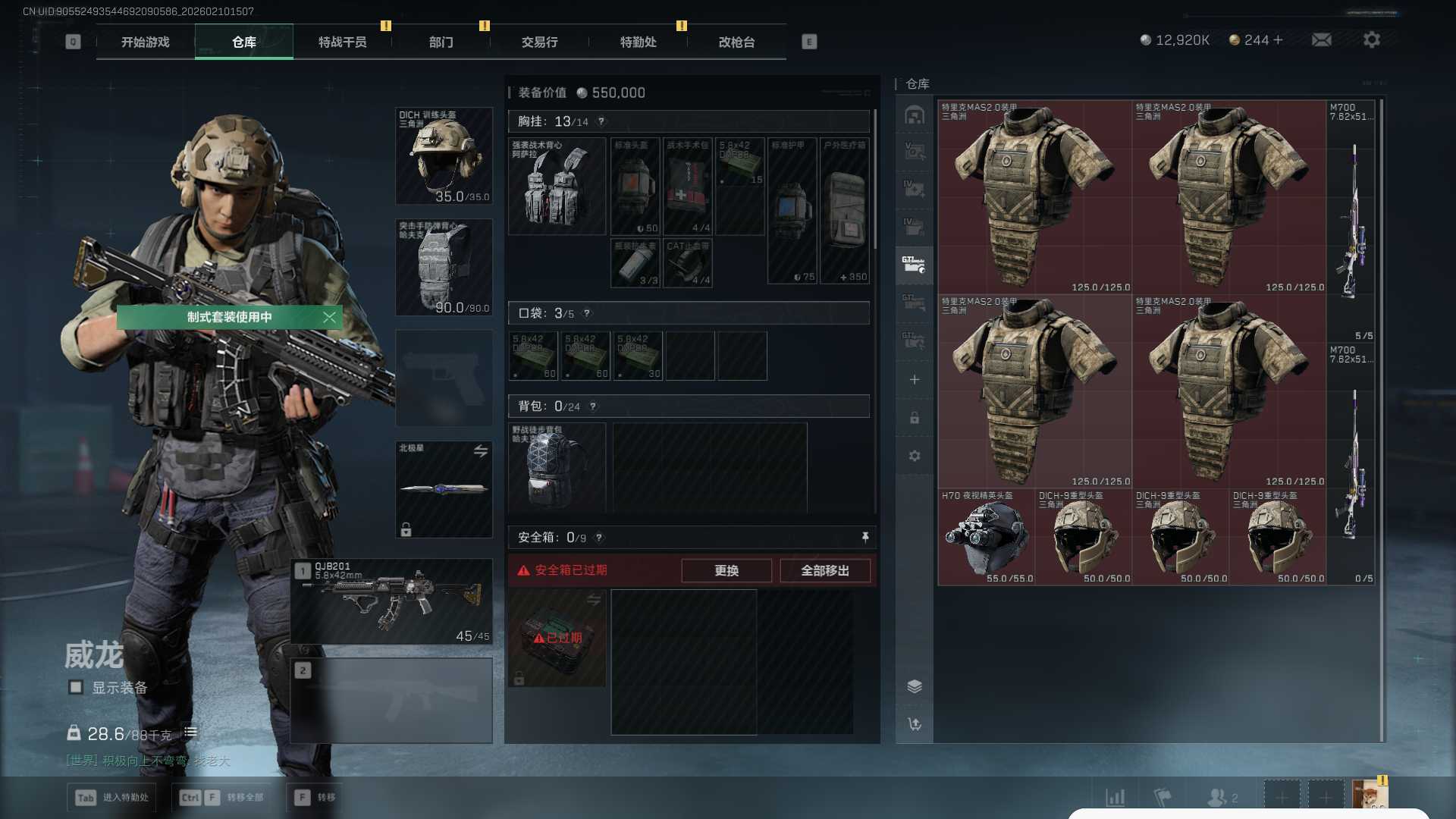Toggle the 显示装备 checkbox

click(76, 688)
